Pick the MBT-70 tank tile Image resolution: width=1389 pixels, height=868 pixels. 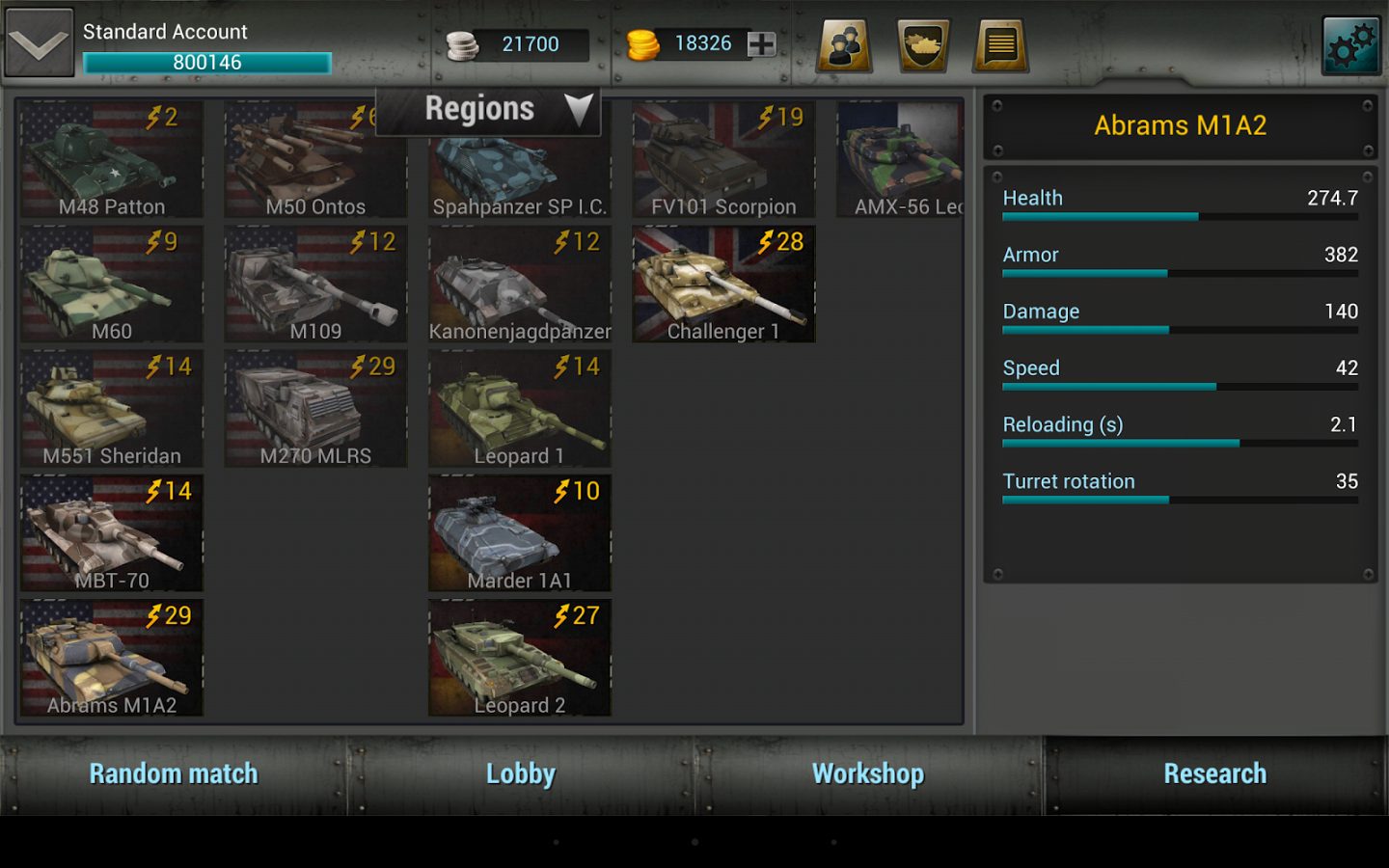pos(112,533)
